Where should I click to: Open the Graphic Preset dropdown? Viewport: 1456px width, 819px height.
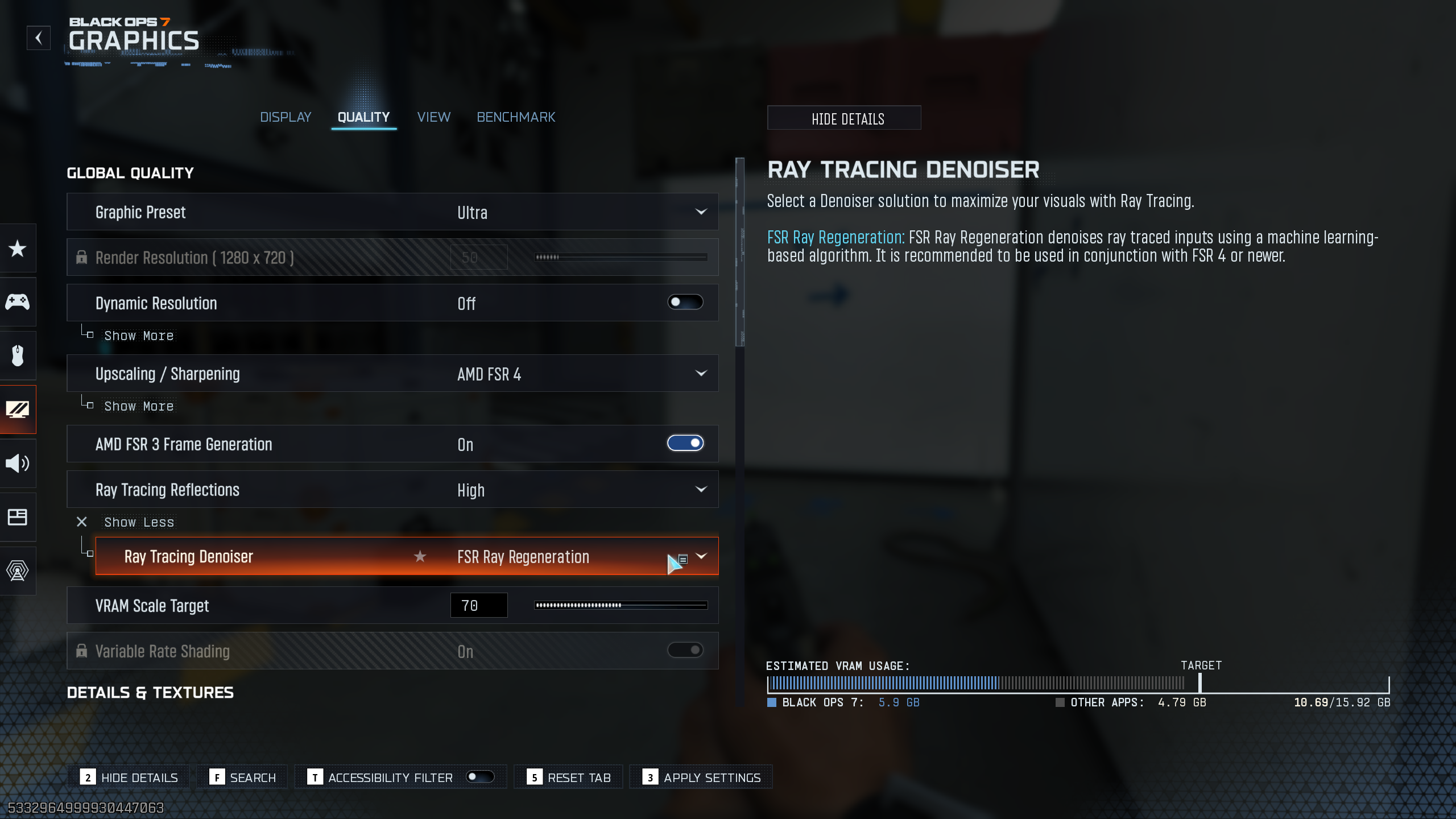(x=701, y=212)
